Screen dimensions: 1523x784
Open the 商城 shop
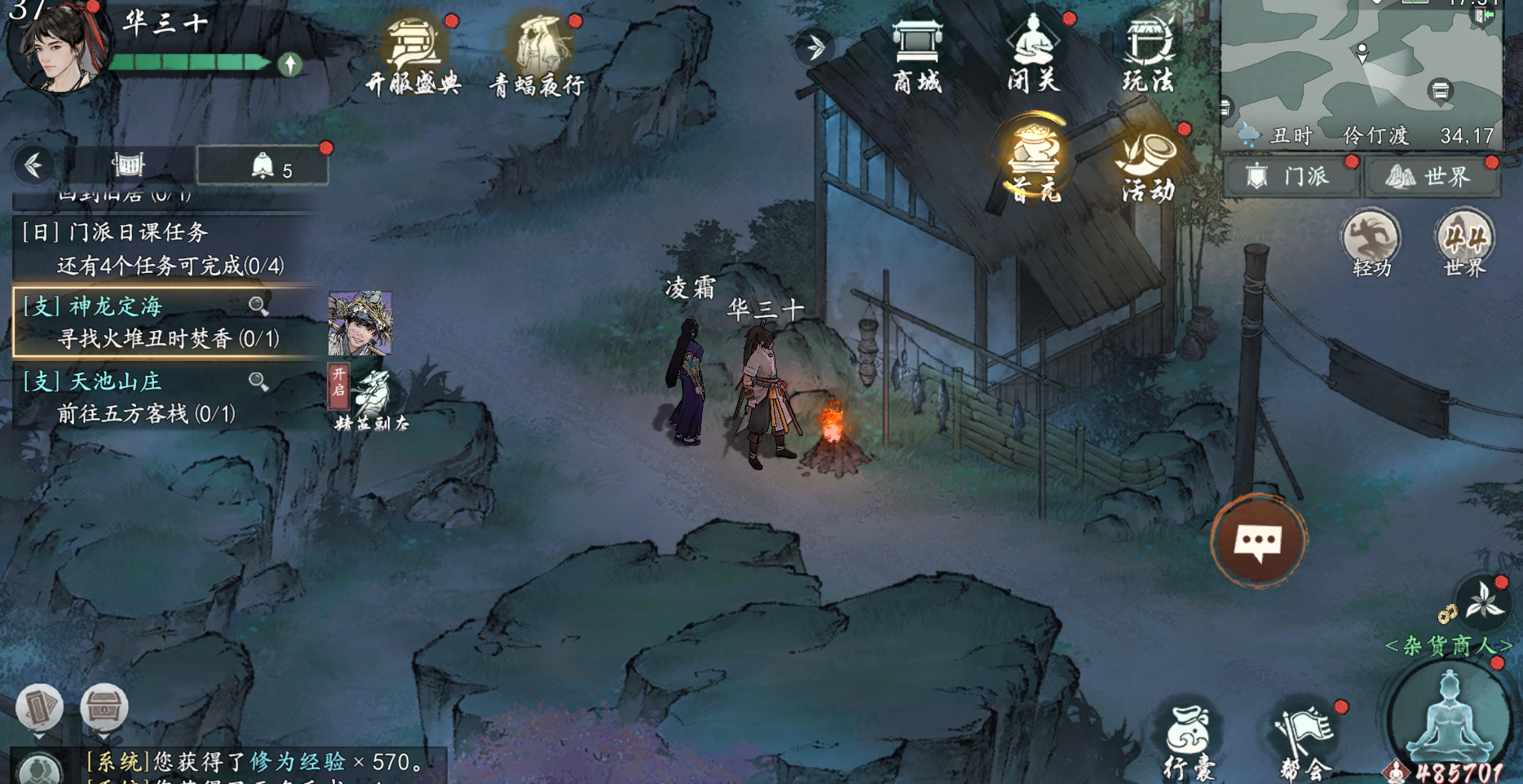[917, 54]
